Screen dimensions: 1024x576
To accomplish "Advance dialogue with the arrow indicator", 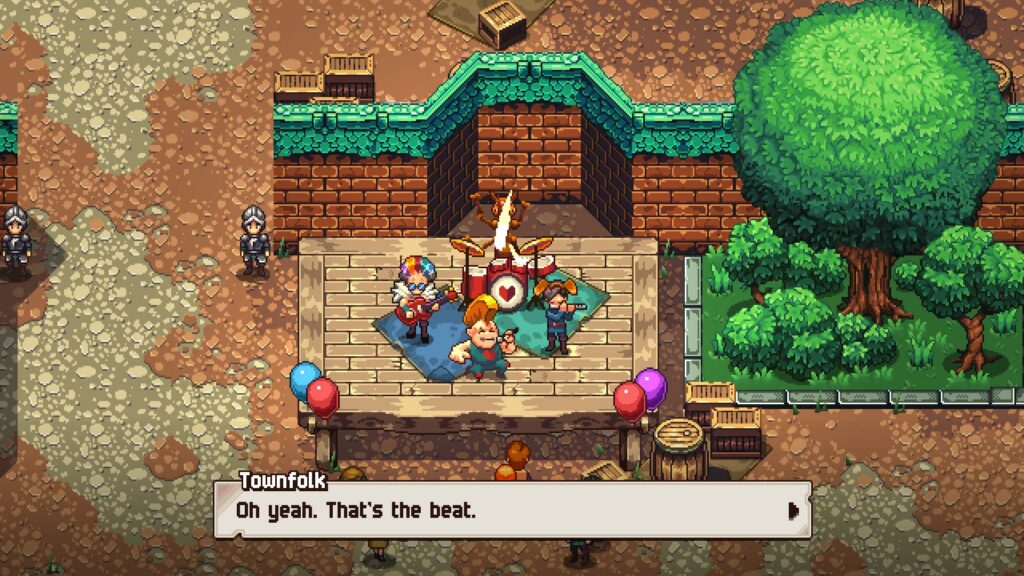I will pos(794,511).
